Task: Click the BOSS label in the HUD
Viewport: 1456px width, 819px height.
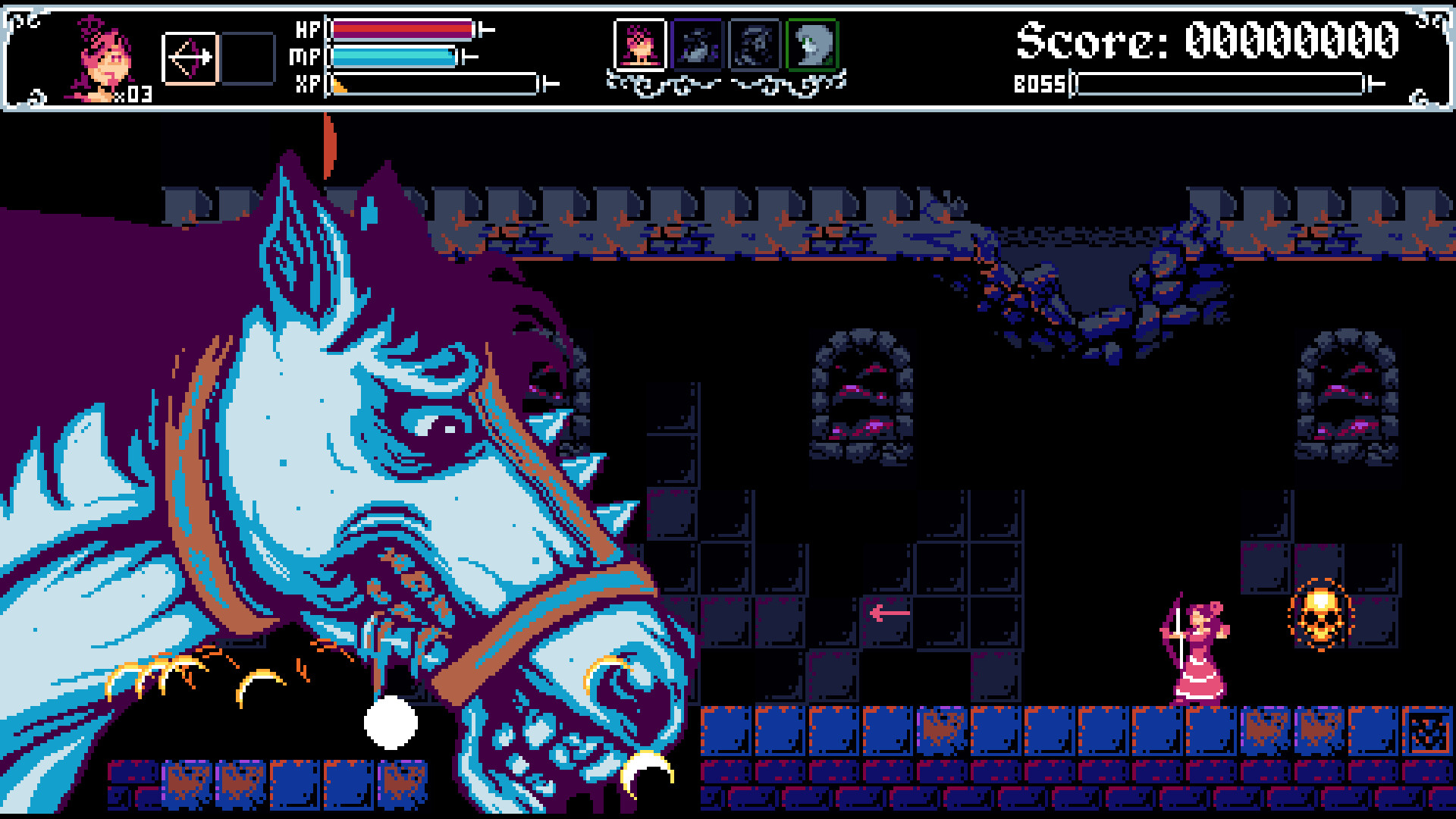Action: (x=1039, y=83)
